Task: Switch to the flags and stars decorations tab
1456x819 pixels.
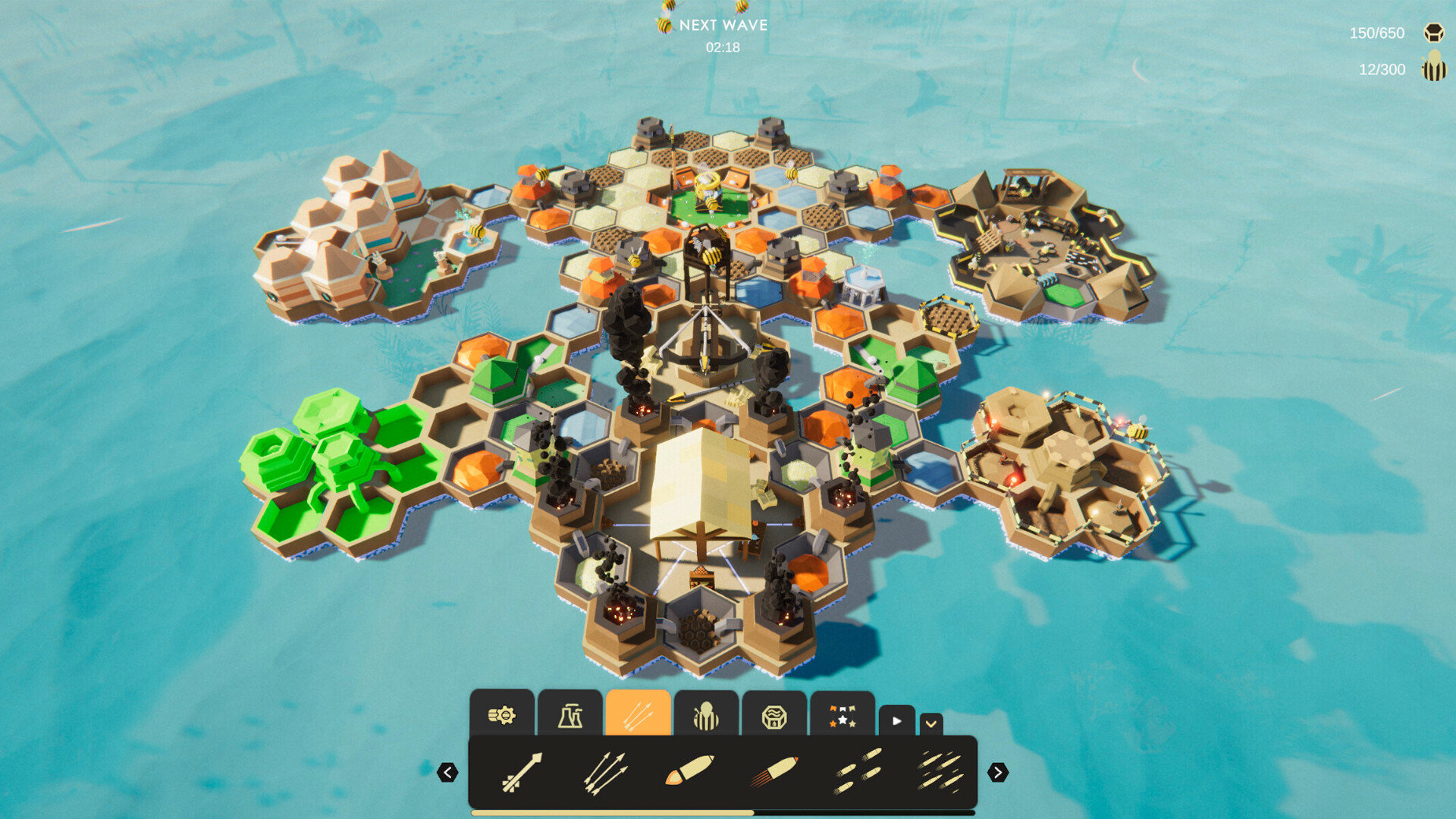Action: 843,714
